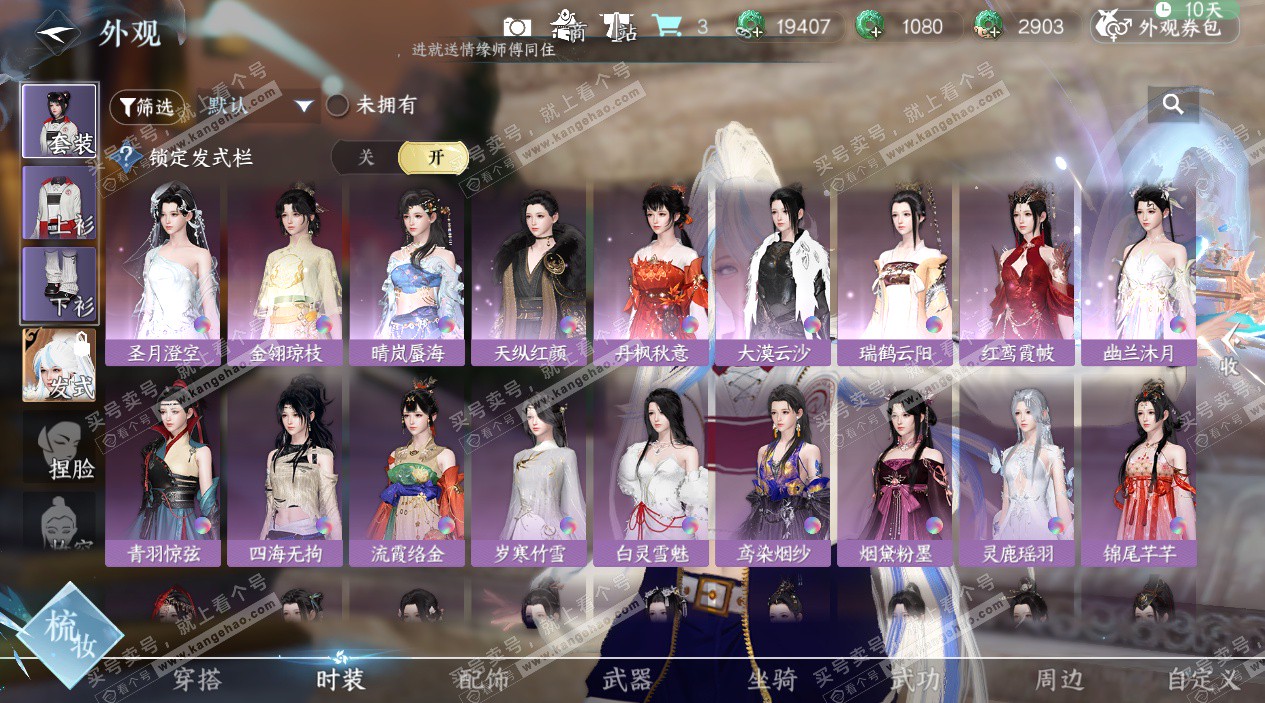Select the 套装 category tab
Screen dimensions: 1265x703
(x=60, y=122)
